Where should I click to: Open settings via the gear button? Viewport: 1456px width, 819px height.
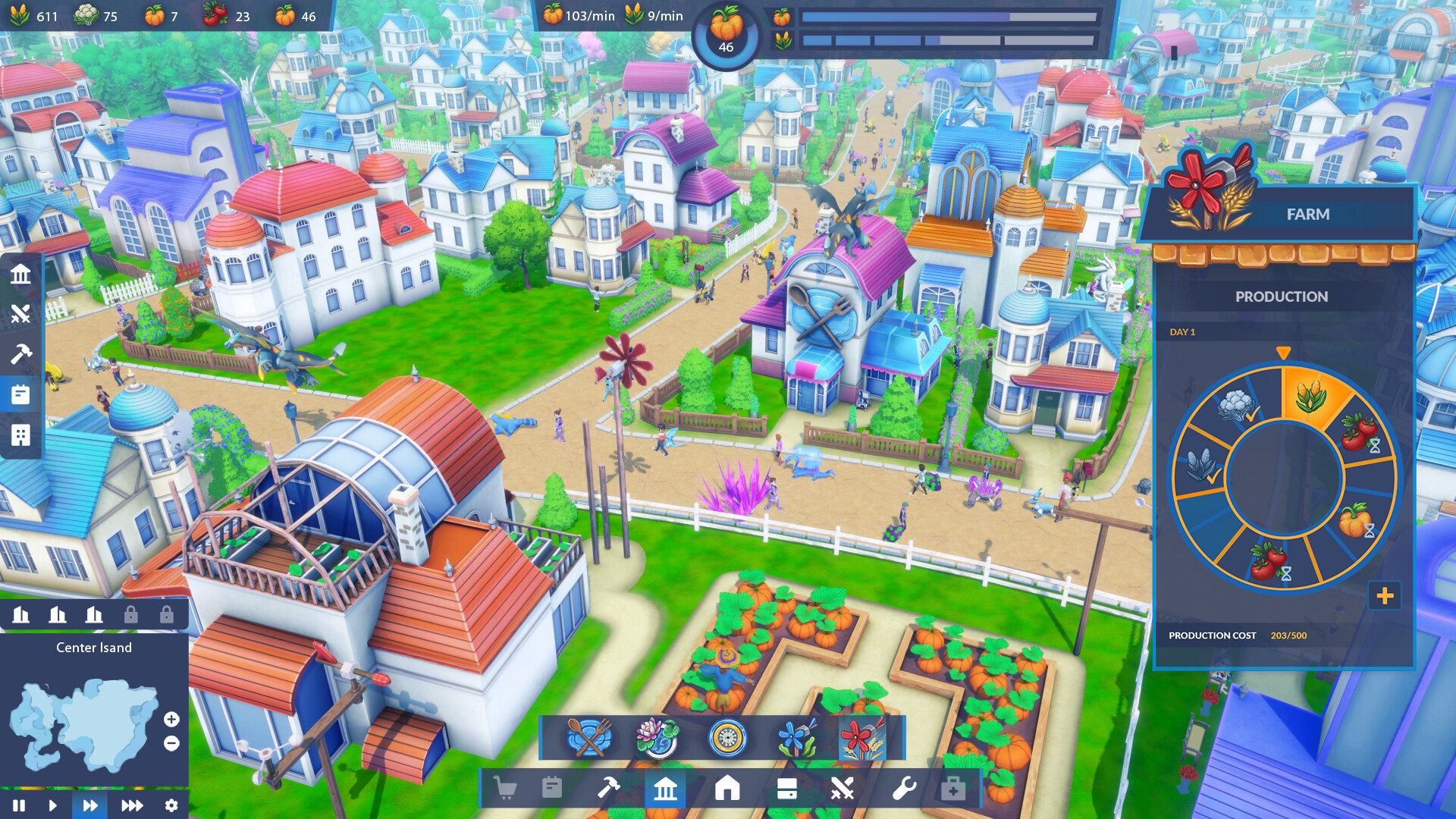(171, 806)
